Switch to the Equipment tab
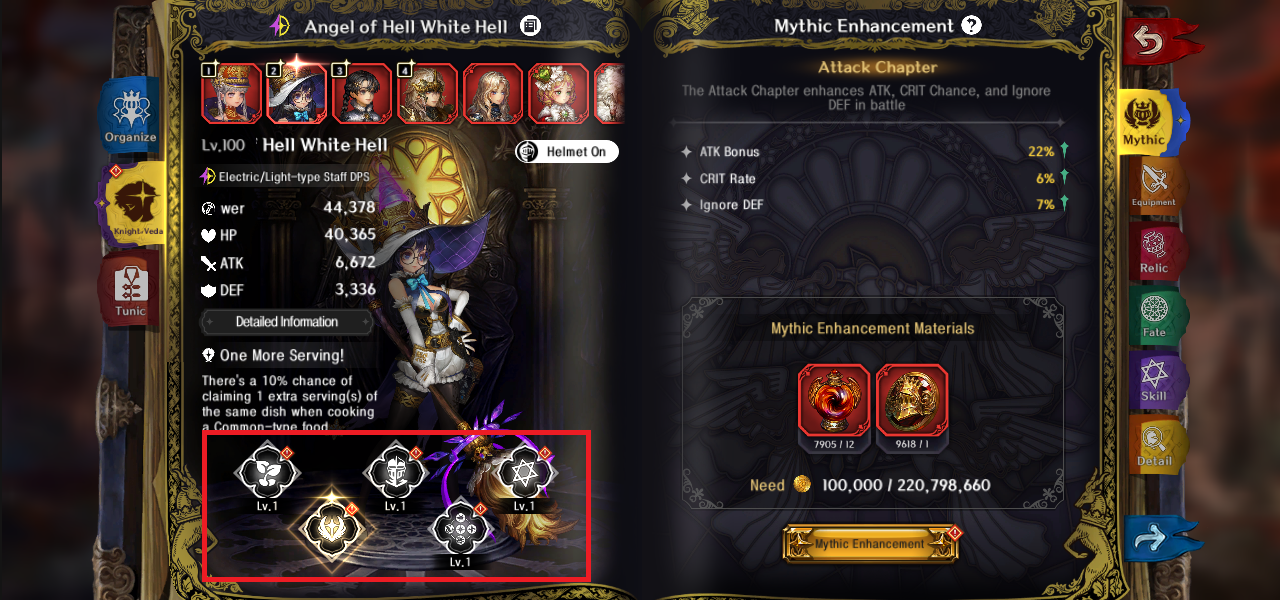This screenshot has height=600, width=1280. click(x=1153, y=186)
